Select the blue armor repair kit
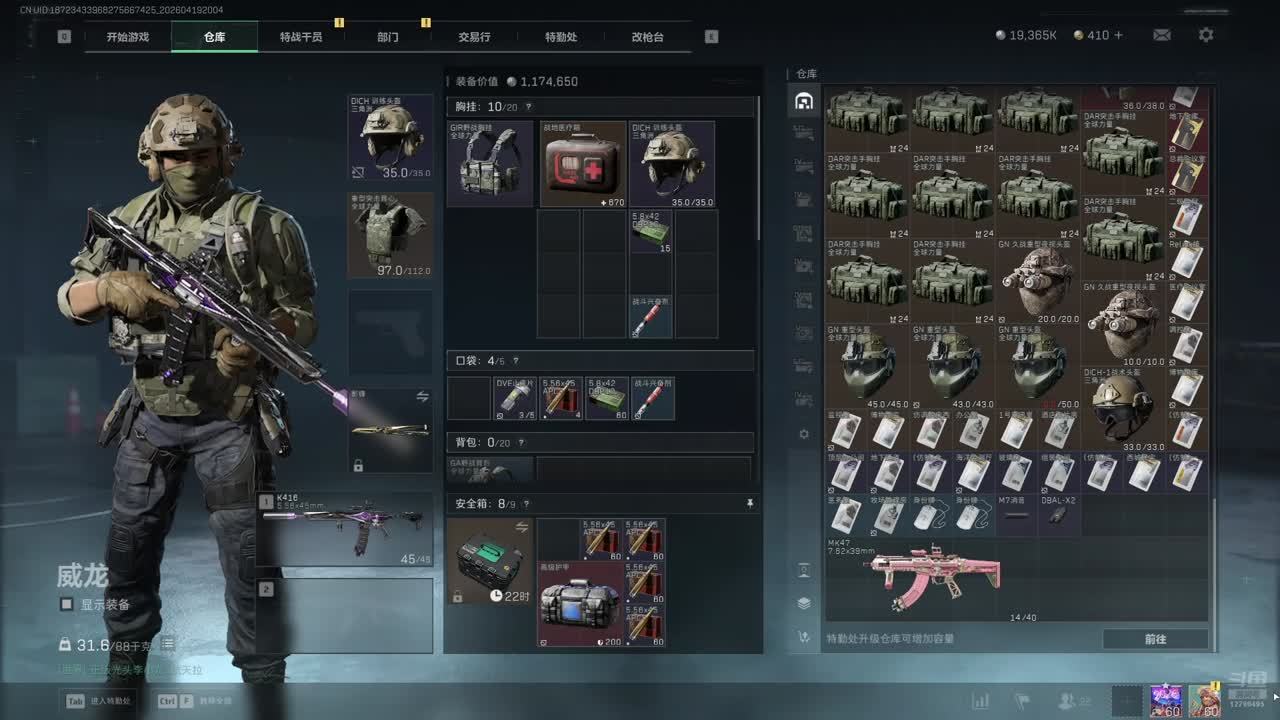The width and height of the screenshot is (1280, 720). coord(580,604)
